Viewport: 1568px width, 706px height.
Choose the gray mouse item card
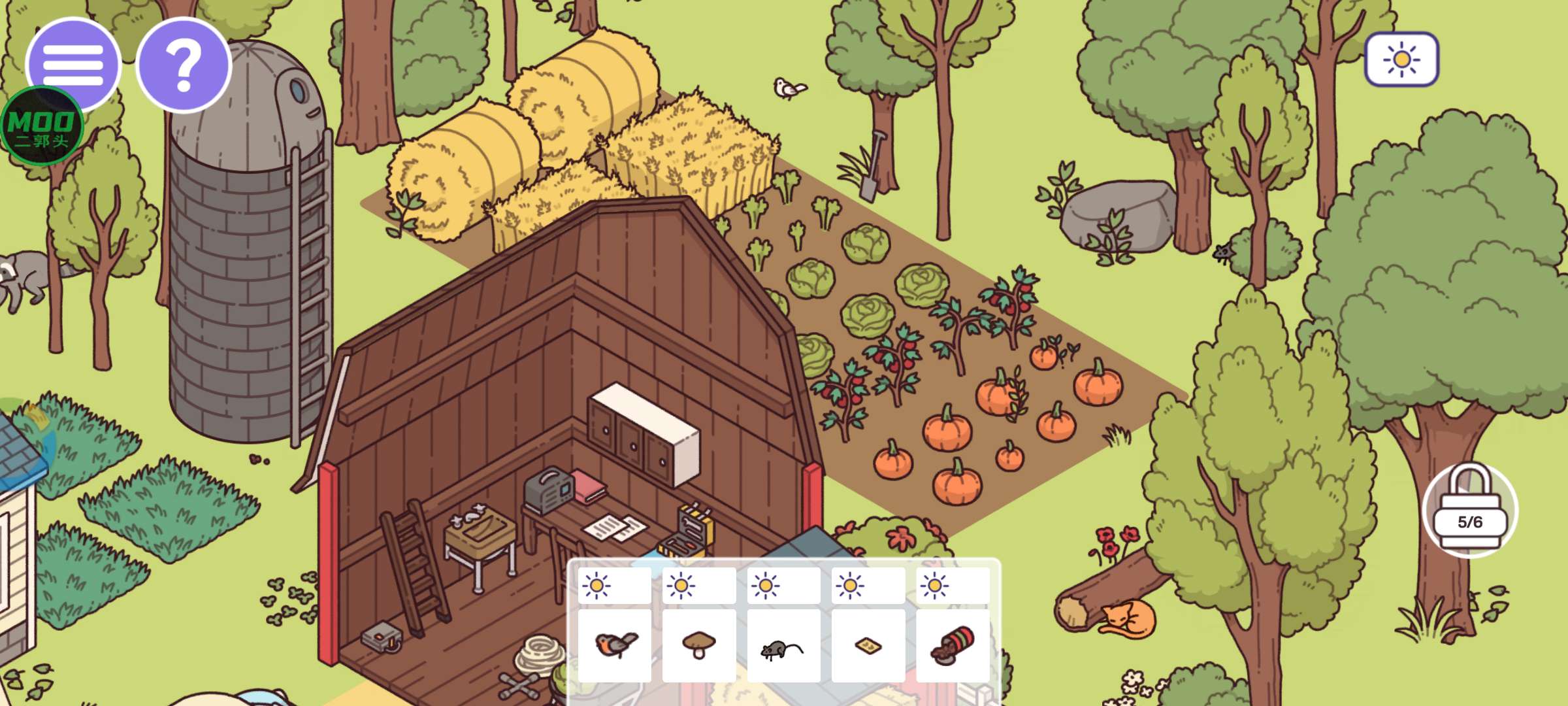tap(783, 645)
